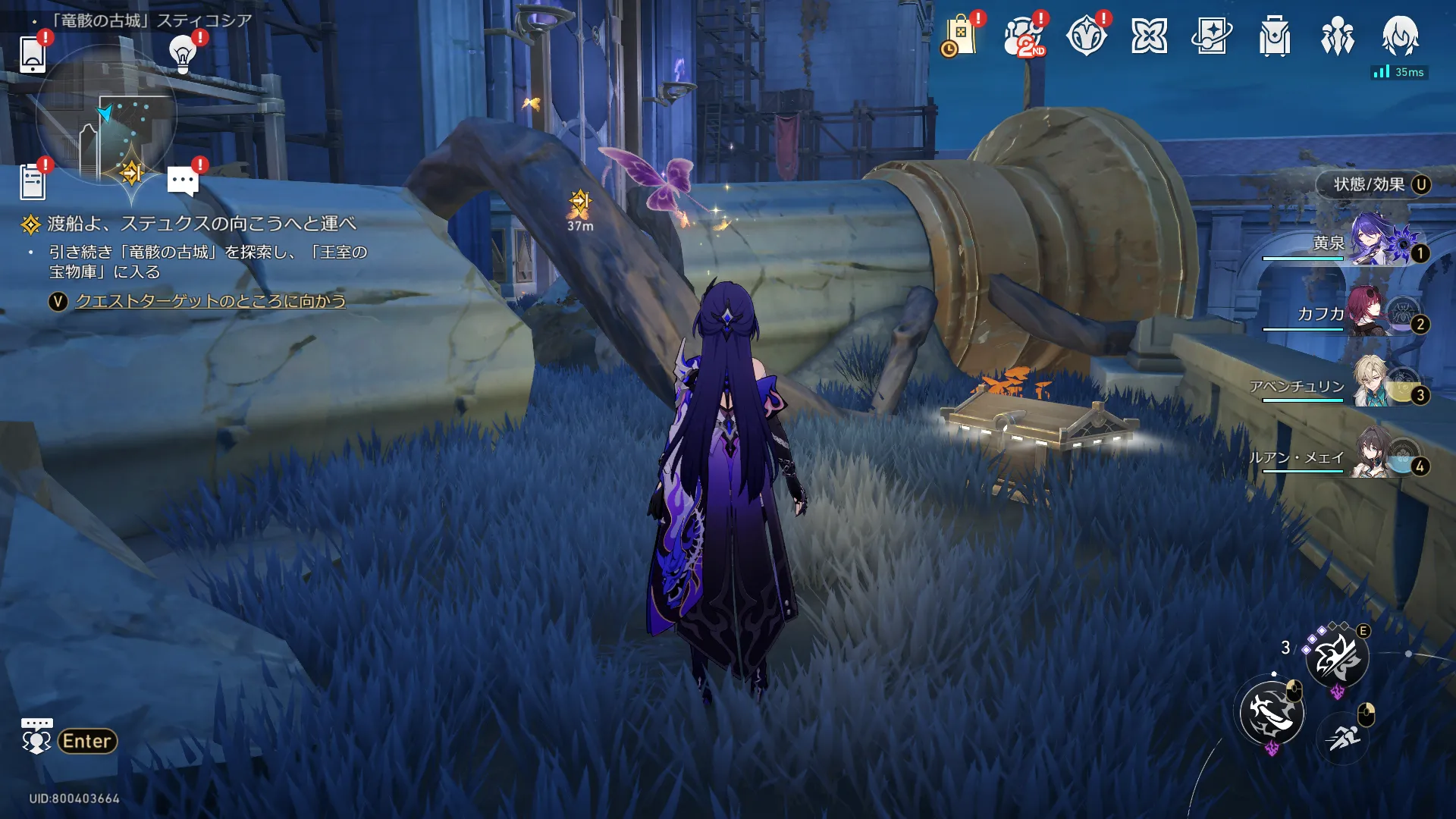1456x819 pixels.
Task: Open the character head profile icon
Action: (x=1400, y=36)
